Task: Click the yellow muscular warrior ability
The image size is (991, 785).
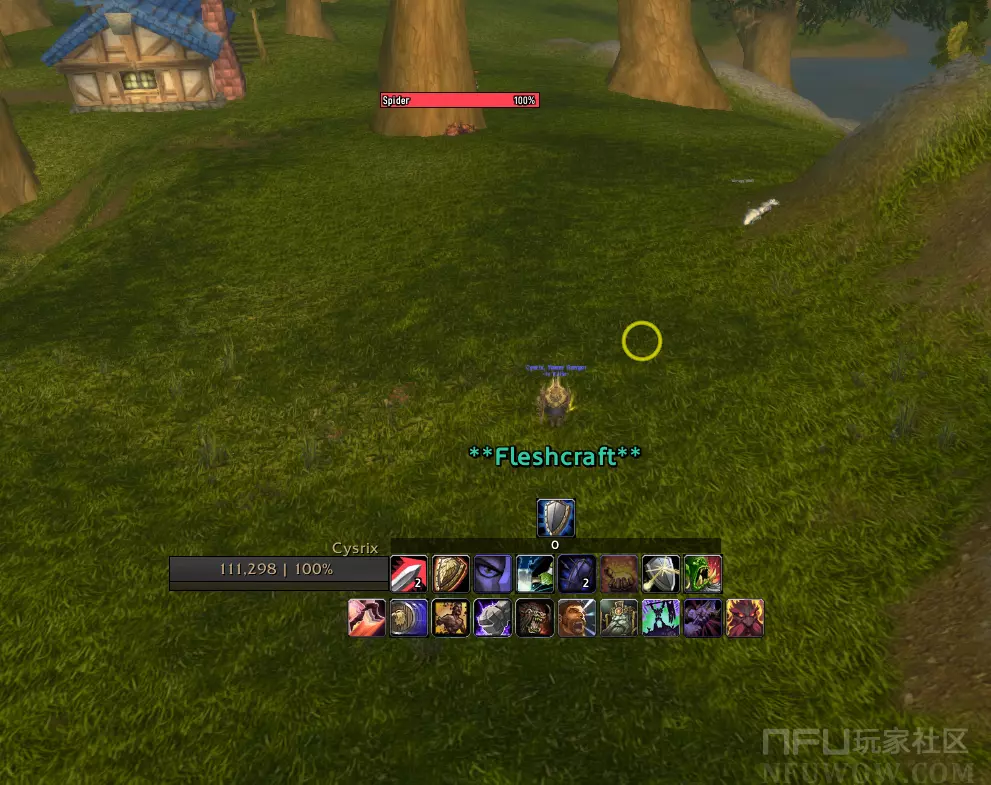Action: coord(451,618)
